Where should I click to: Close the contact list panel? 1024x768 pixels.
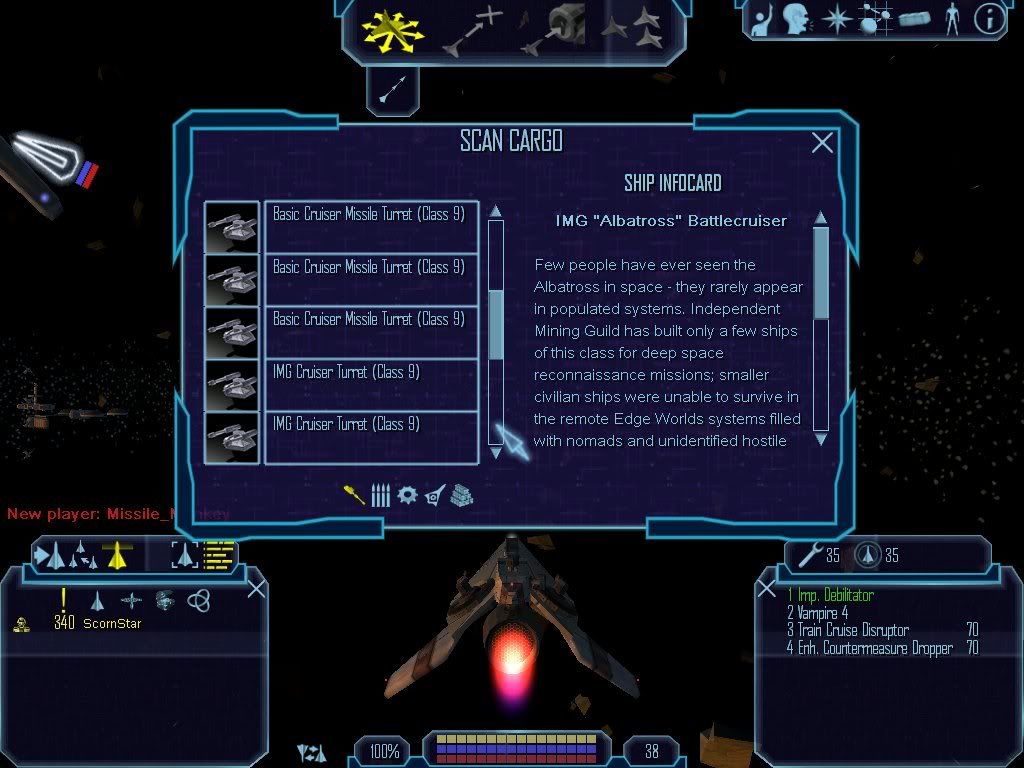[256, 588]
